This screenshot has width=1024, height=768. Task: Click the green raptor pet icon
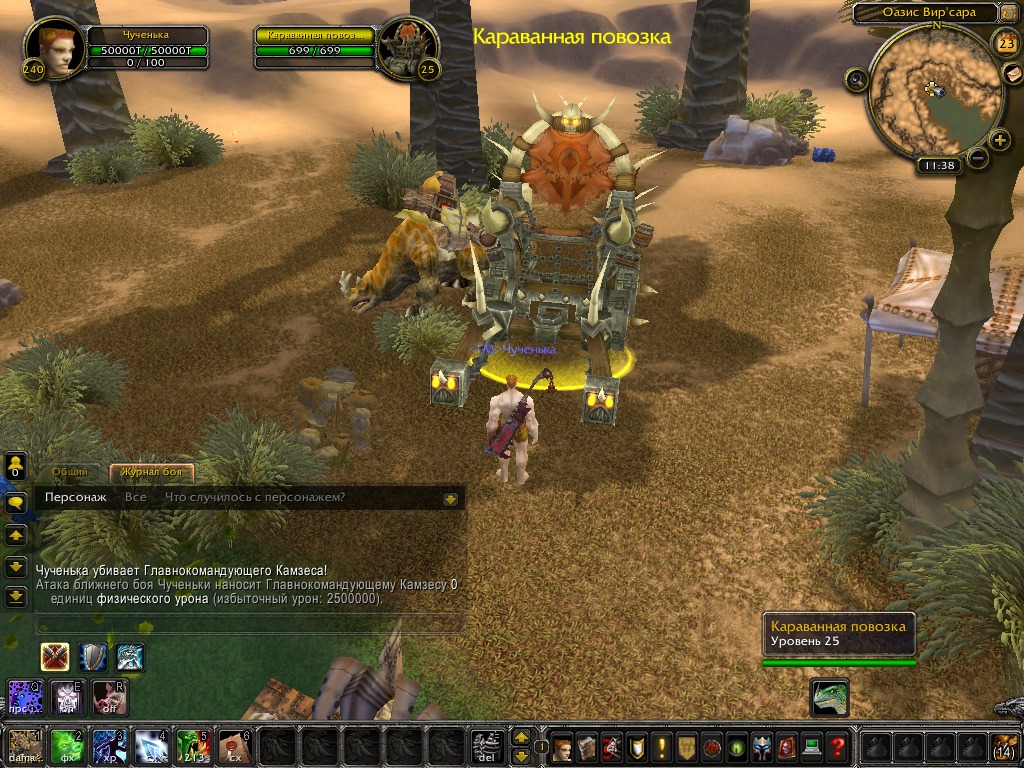pyautogui.click(x=829, y=696)
